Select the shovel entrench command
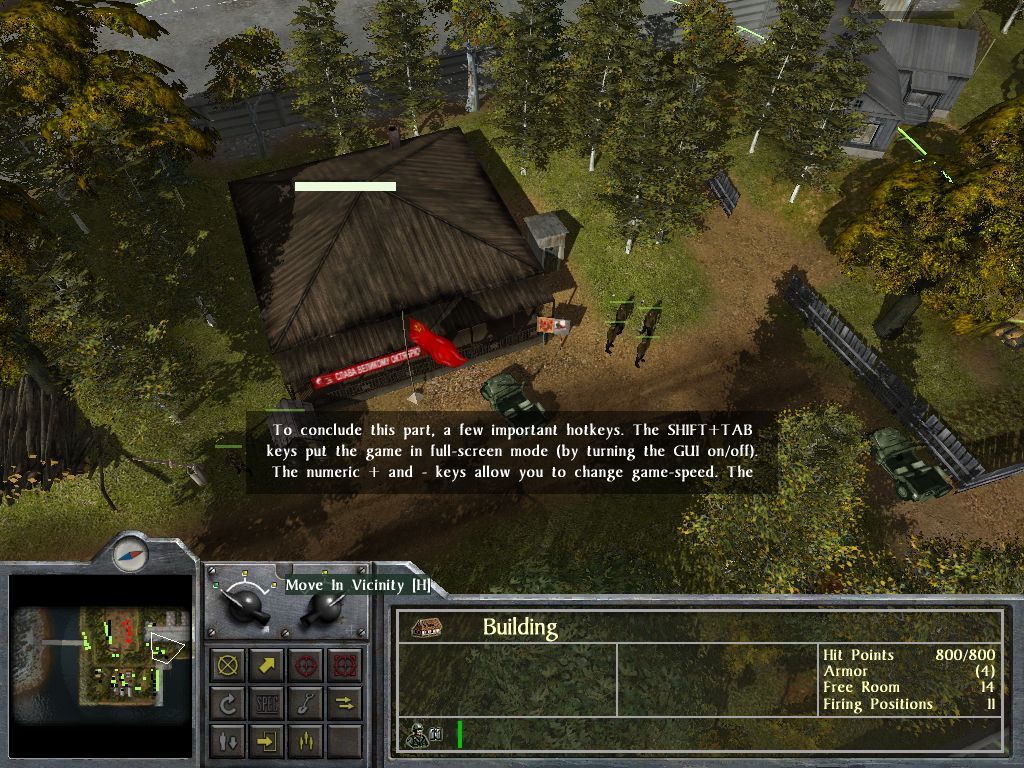Viewport: 1024px width, 768px height. click(x=306, y=703)
